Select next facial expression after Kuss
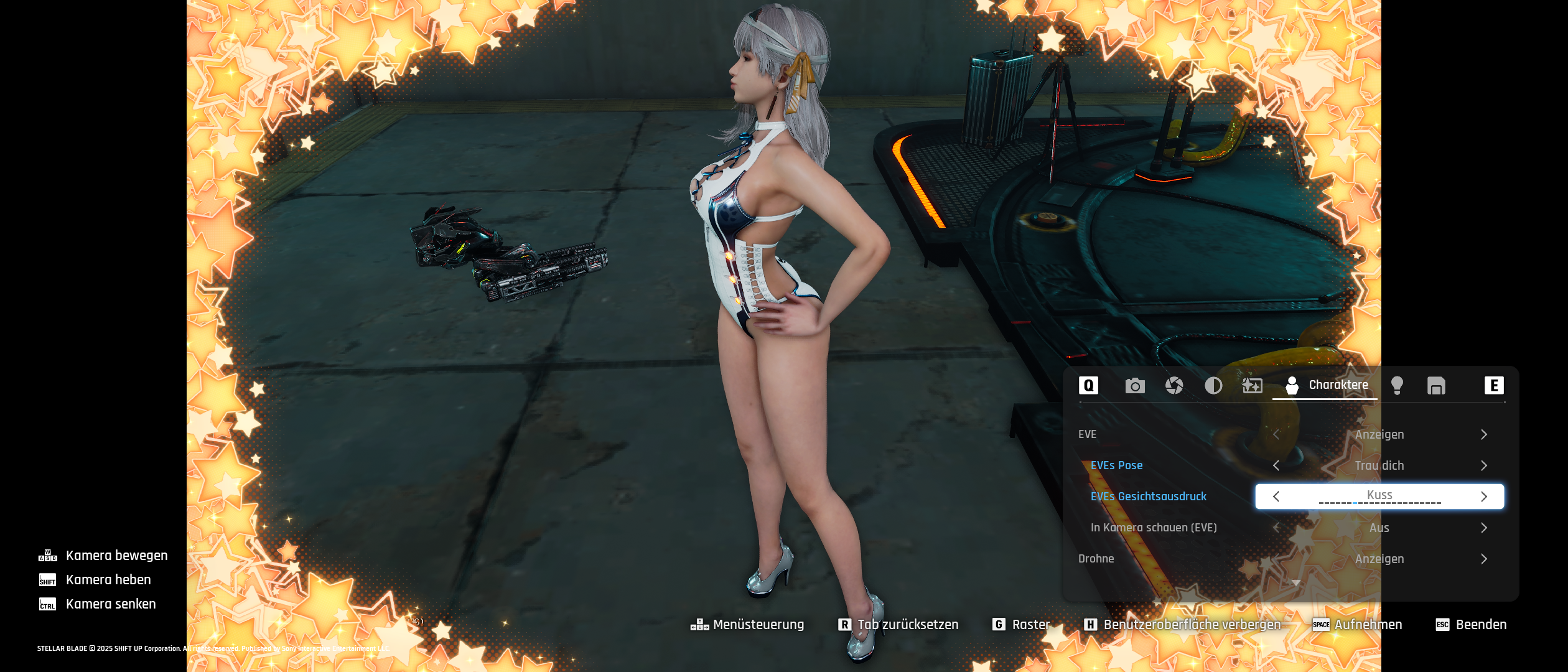1568x672 pixels. coord(1484,497)
